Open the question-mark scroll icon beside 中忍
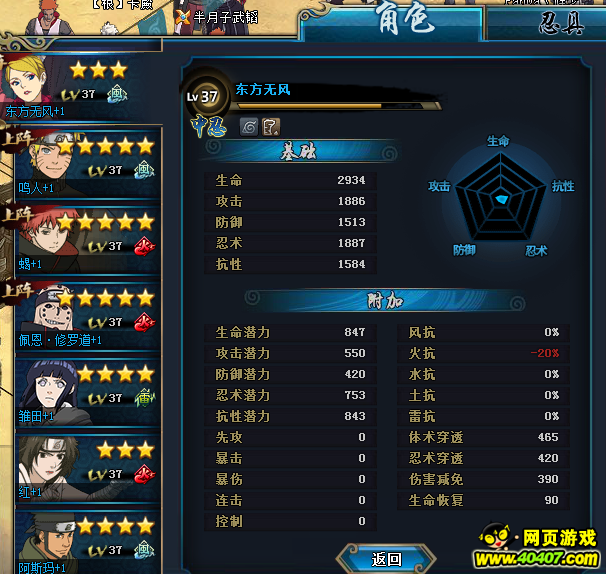 [x=271, y=126]
